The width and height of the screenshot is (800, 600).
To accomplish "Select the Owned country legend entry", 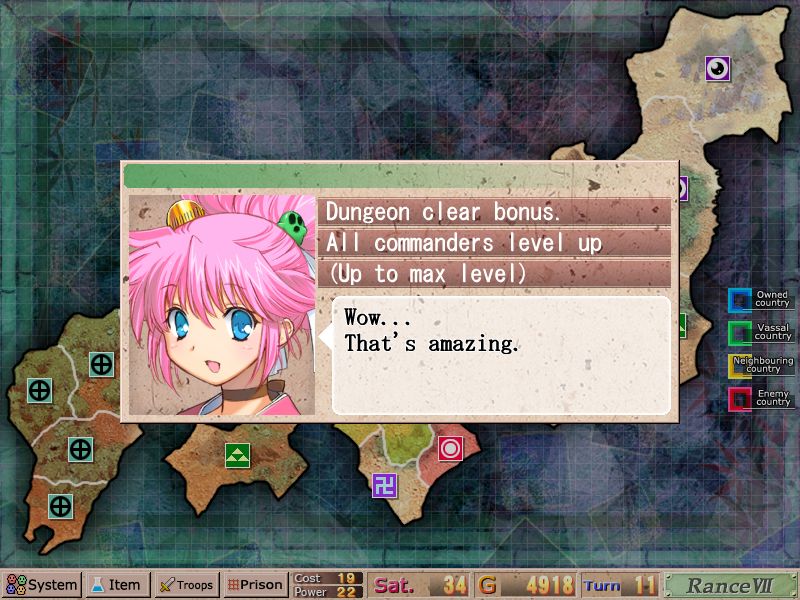I will point(761,300).
